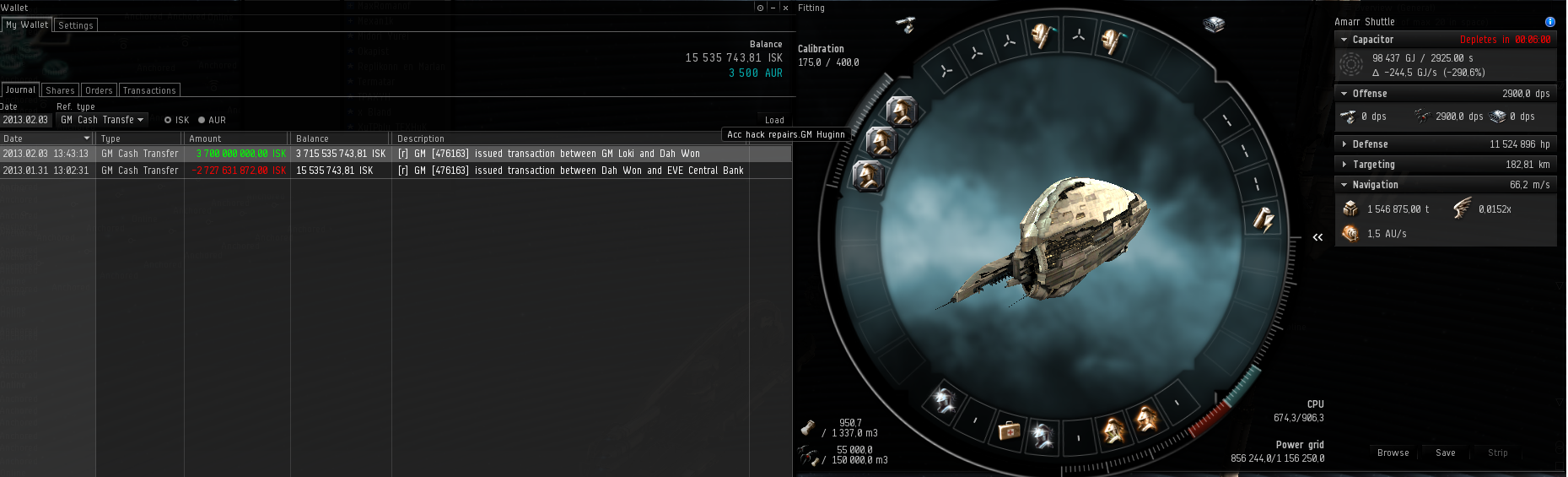Screen dimensions: 1568x477
Task: Collapse the Capacitor section
Action: click(1344, 40)
